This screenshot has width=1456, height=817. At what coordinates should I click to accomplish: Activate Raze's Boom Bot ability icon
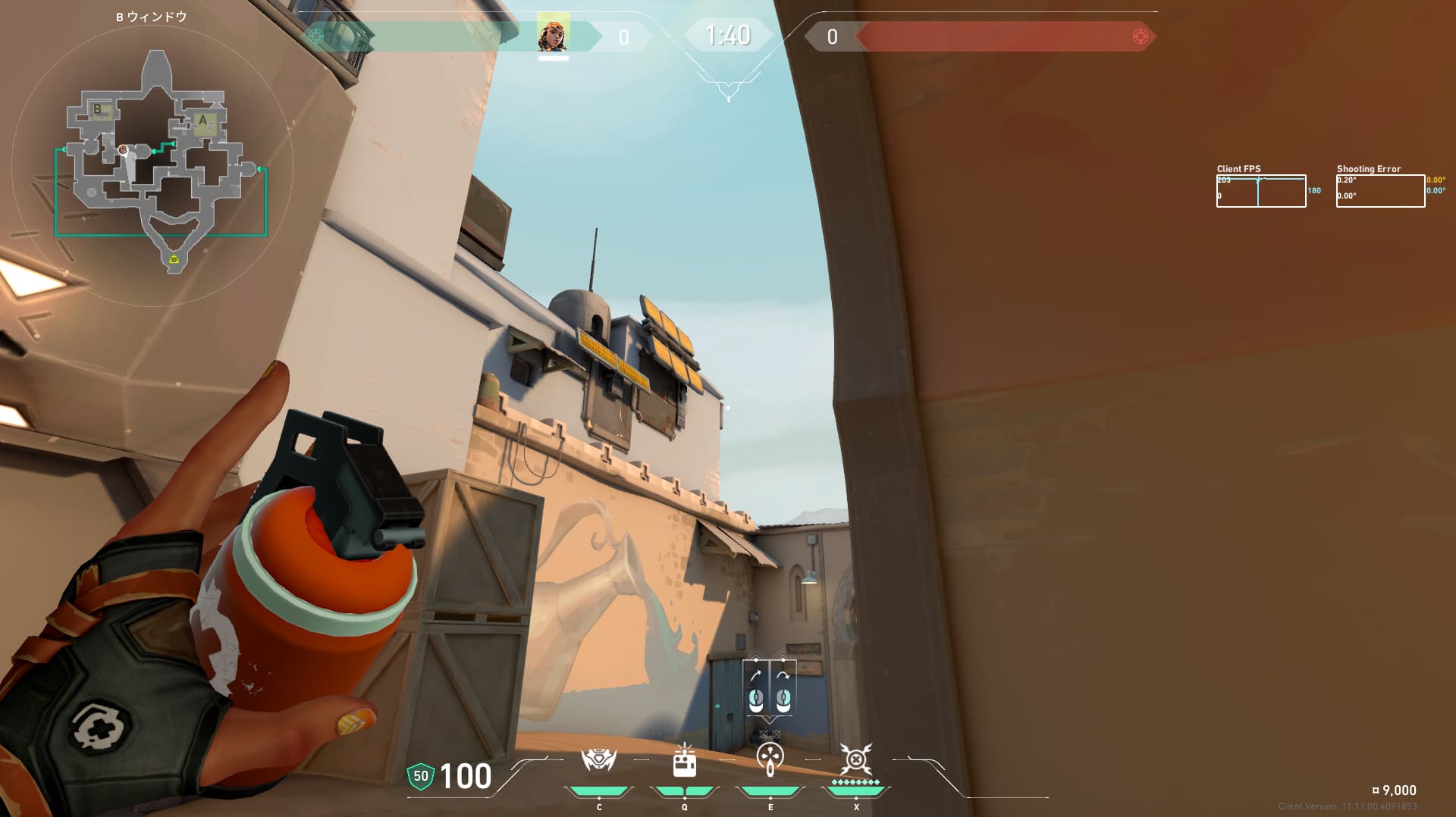click(x=598, y=760)
